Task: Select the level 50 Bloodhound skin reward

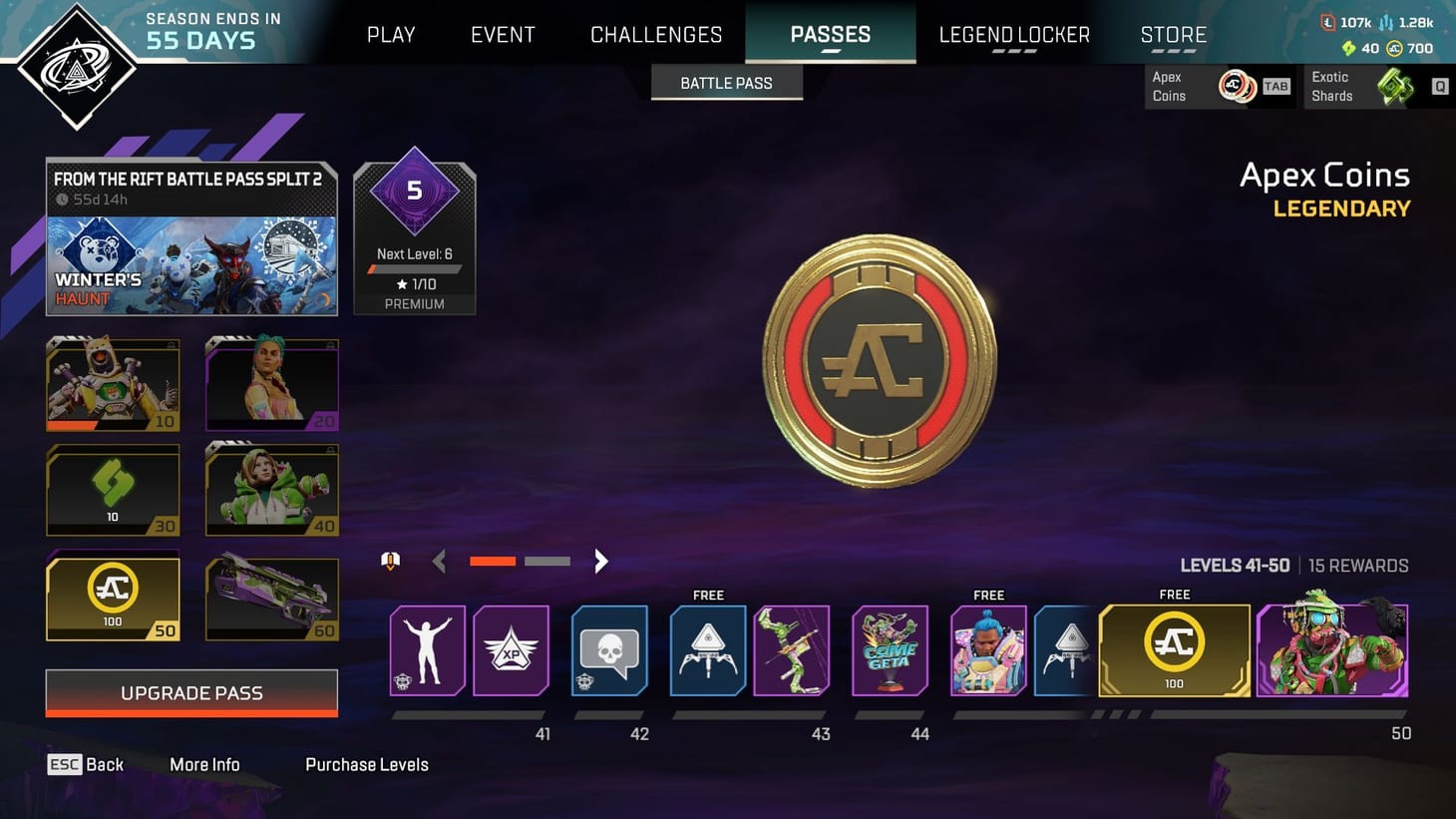Action: (1332, 649)
